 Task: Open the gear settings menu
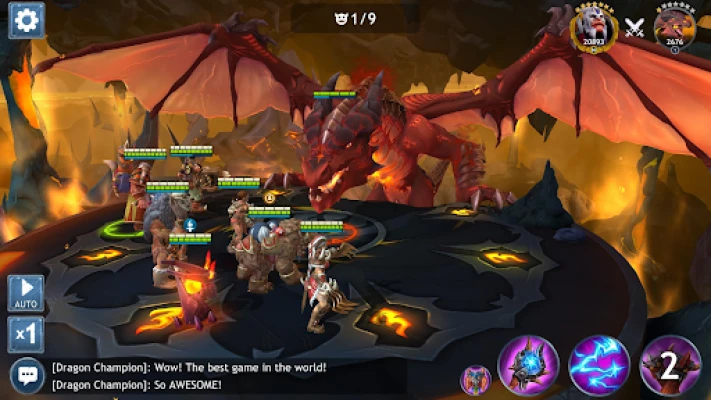(x=26, y=20)
